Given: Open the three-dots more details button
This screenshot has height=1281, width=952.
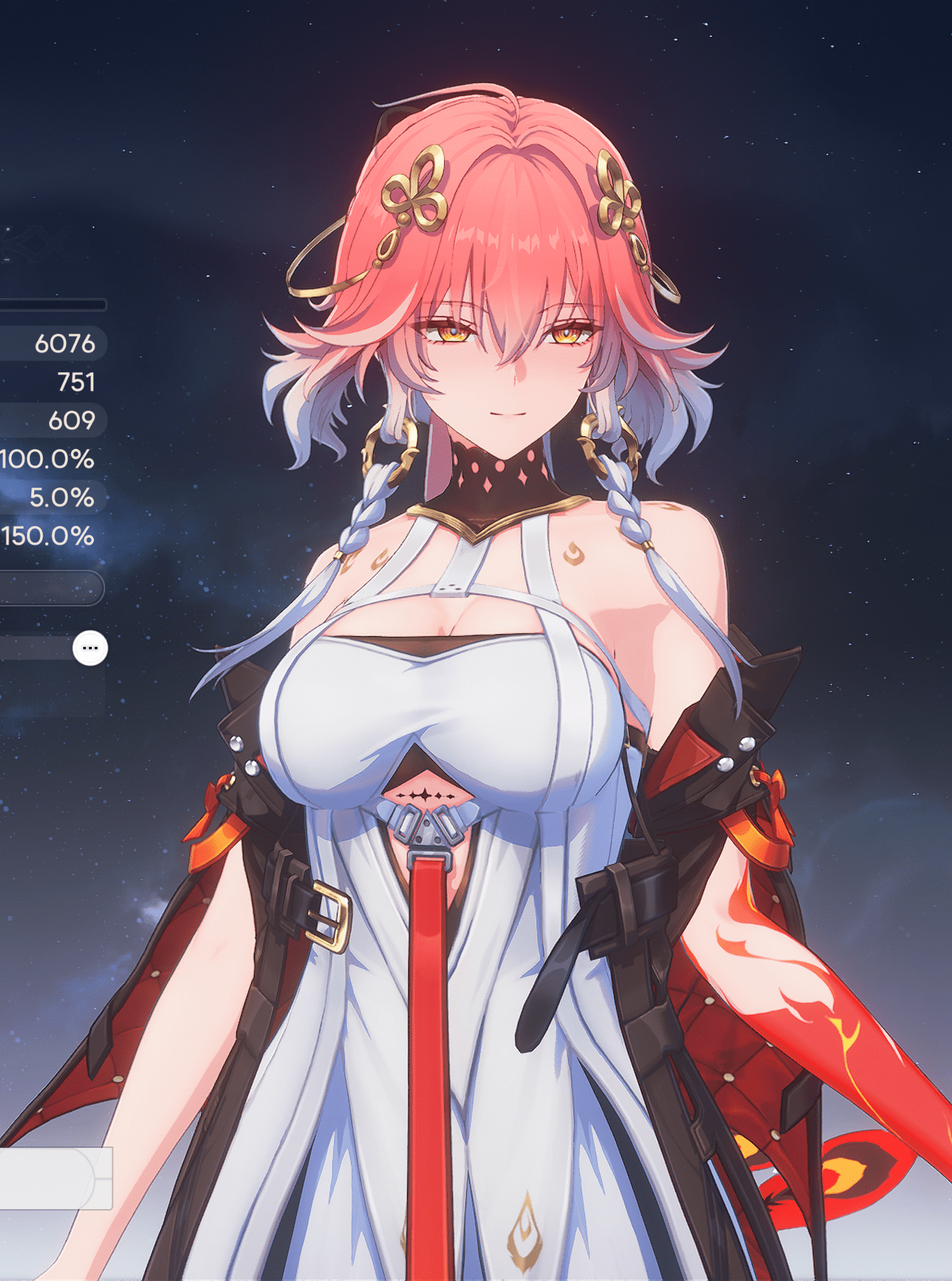Looking at the screenshot, I should [90, 648].
